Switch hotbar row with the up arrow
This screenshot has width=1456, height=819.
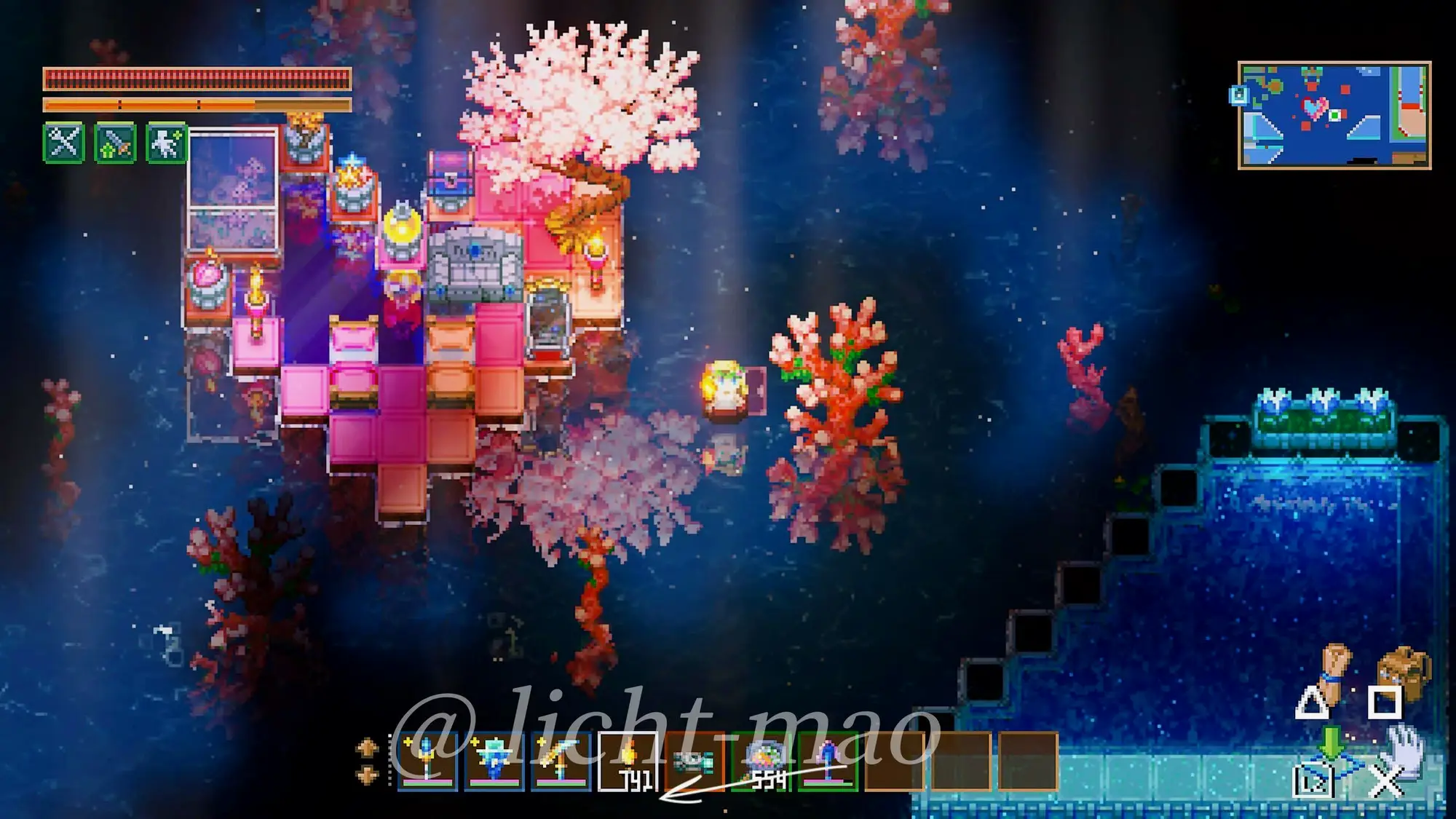(367, 748)
